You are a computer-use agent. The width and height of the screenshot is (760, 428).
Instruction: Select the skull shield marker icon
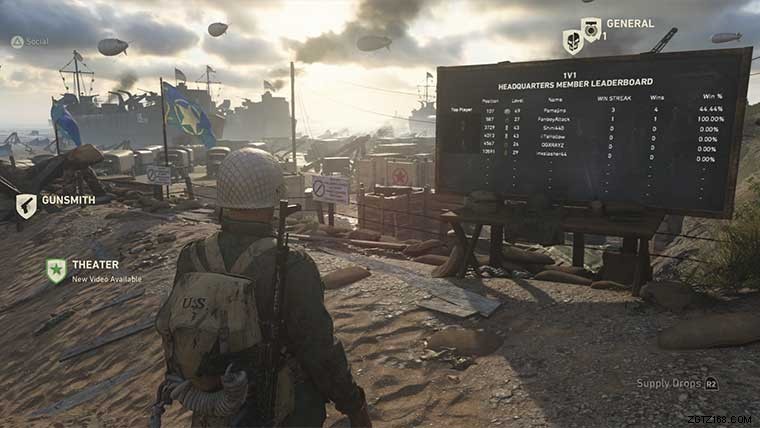click(x=572, y=42)
